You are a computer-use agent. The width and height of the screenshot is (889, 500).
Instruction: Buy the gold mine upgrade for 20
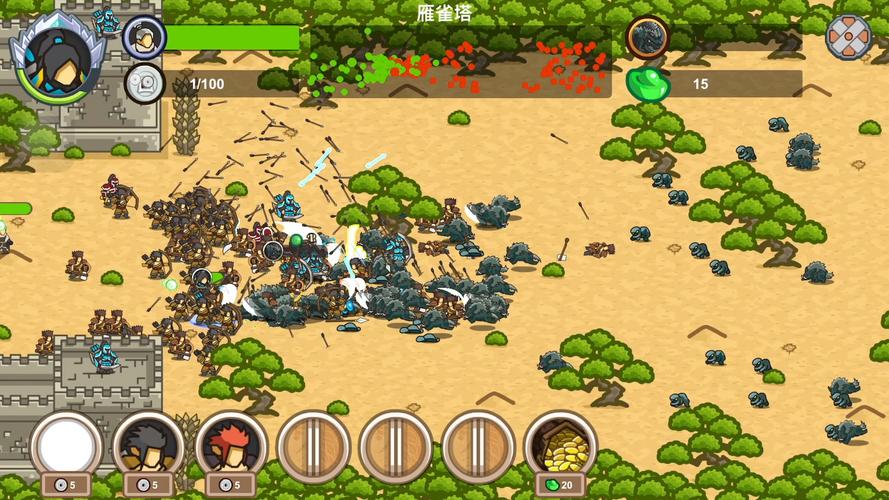point(560,446)
